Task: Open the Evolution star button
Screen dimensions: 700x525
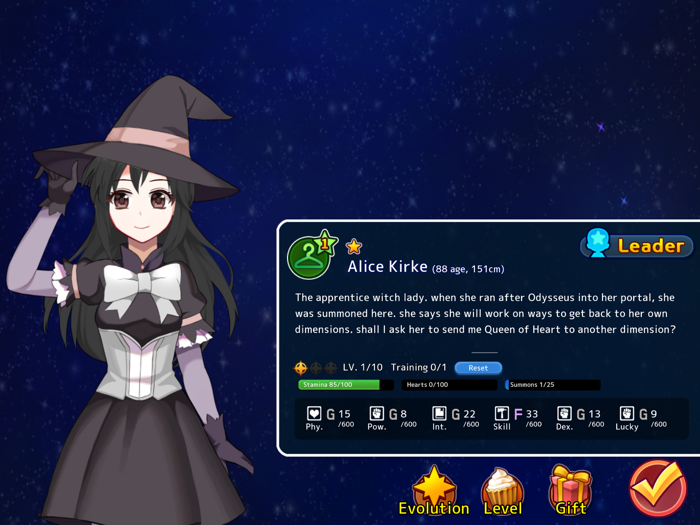Action: (x=434, y=490)
